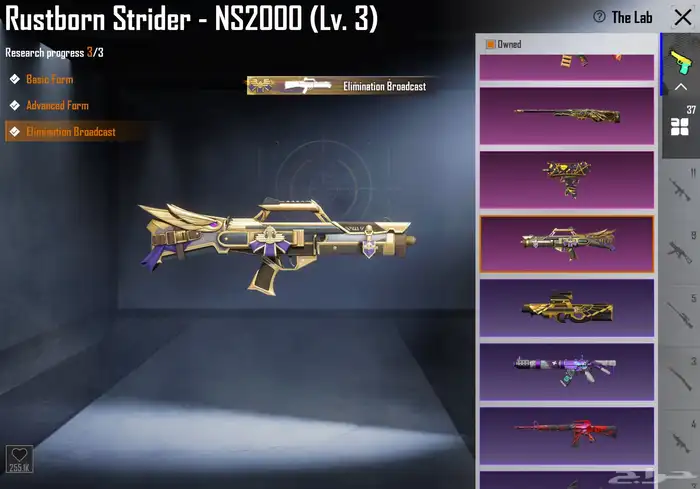Choose the gold P90 skin tile
Screen dimensions: 700x489
[566, 307]
